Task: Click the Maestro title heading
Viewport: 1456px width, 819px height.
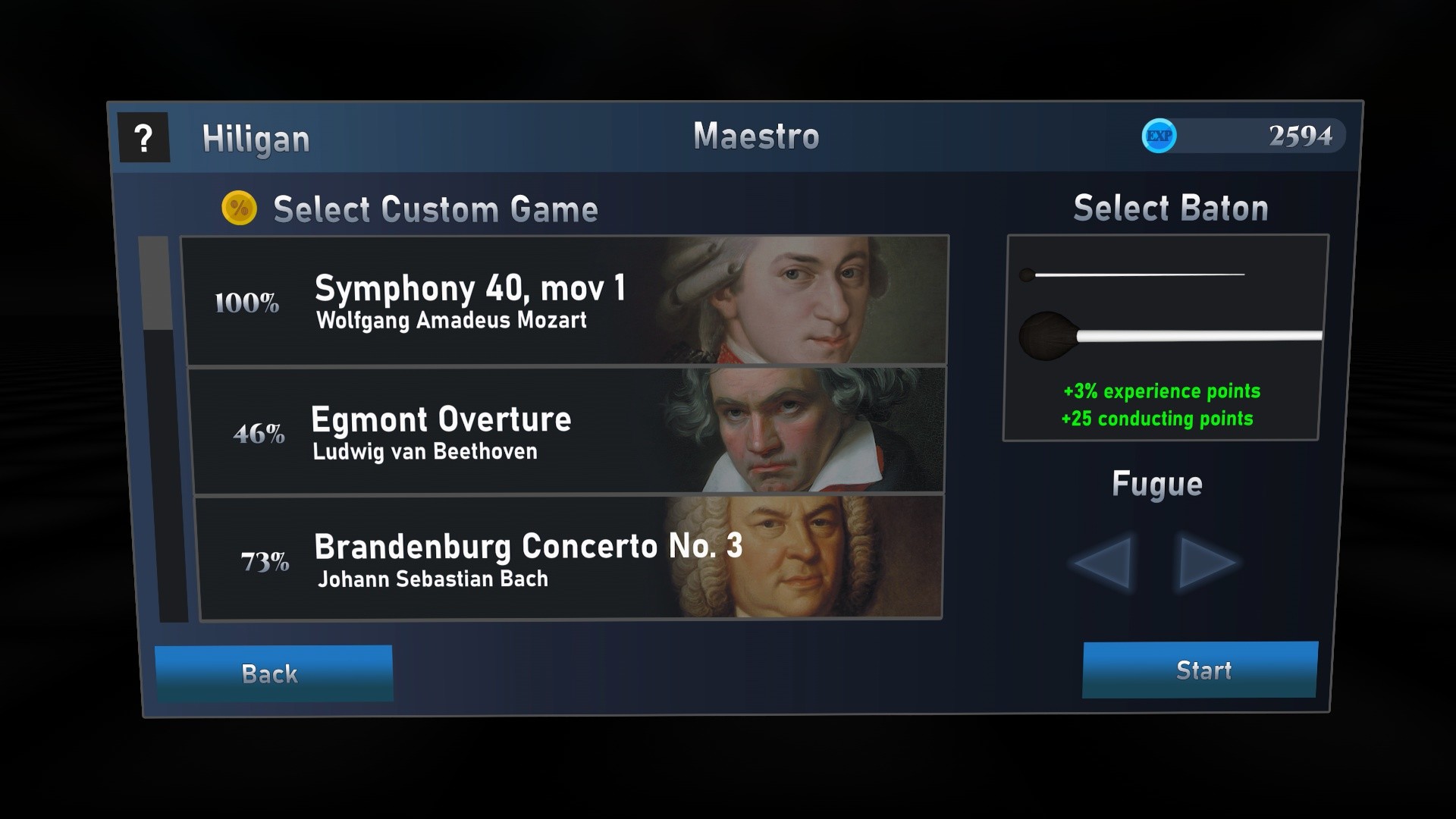Action: pyautogui.click(x=756, y=136)
